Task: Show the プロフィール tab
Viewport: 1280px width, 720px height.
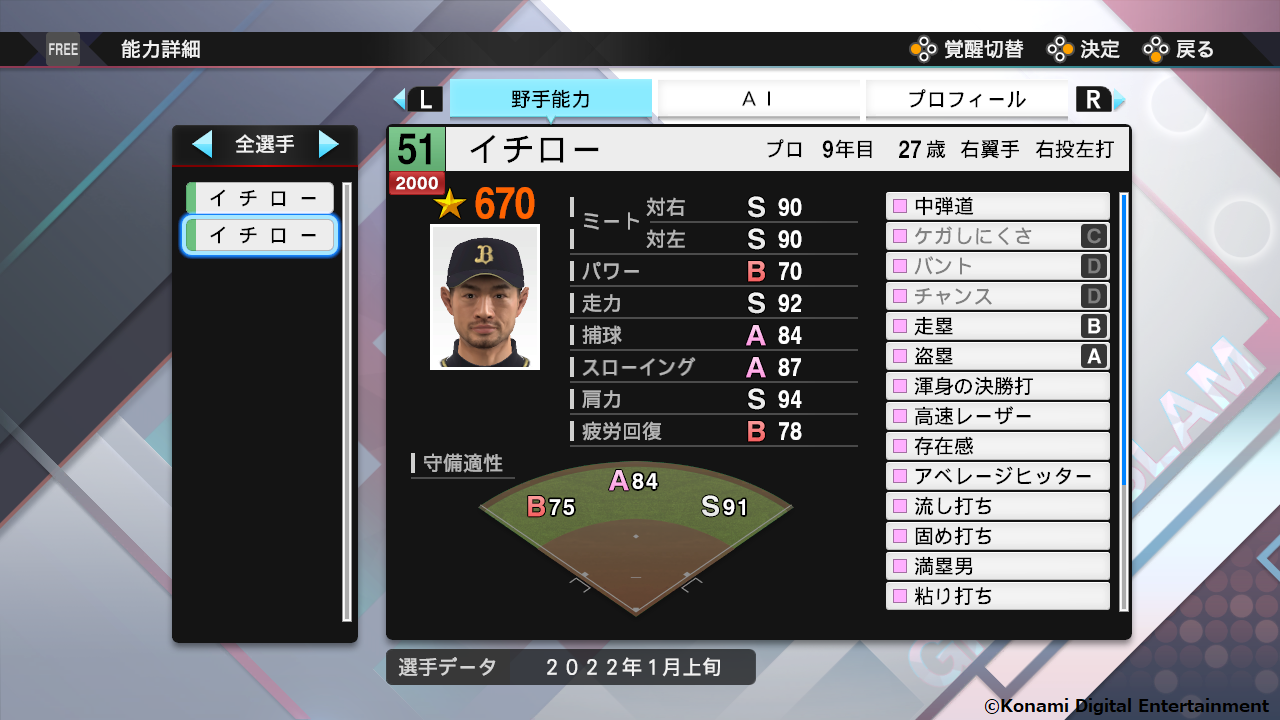Action: click(966, 99)
